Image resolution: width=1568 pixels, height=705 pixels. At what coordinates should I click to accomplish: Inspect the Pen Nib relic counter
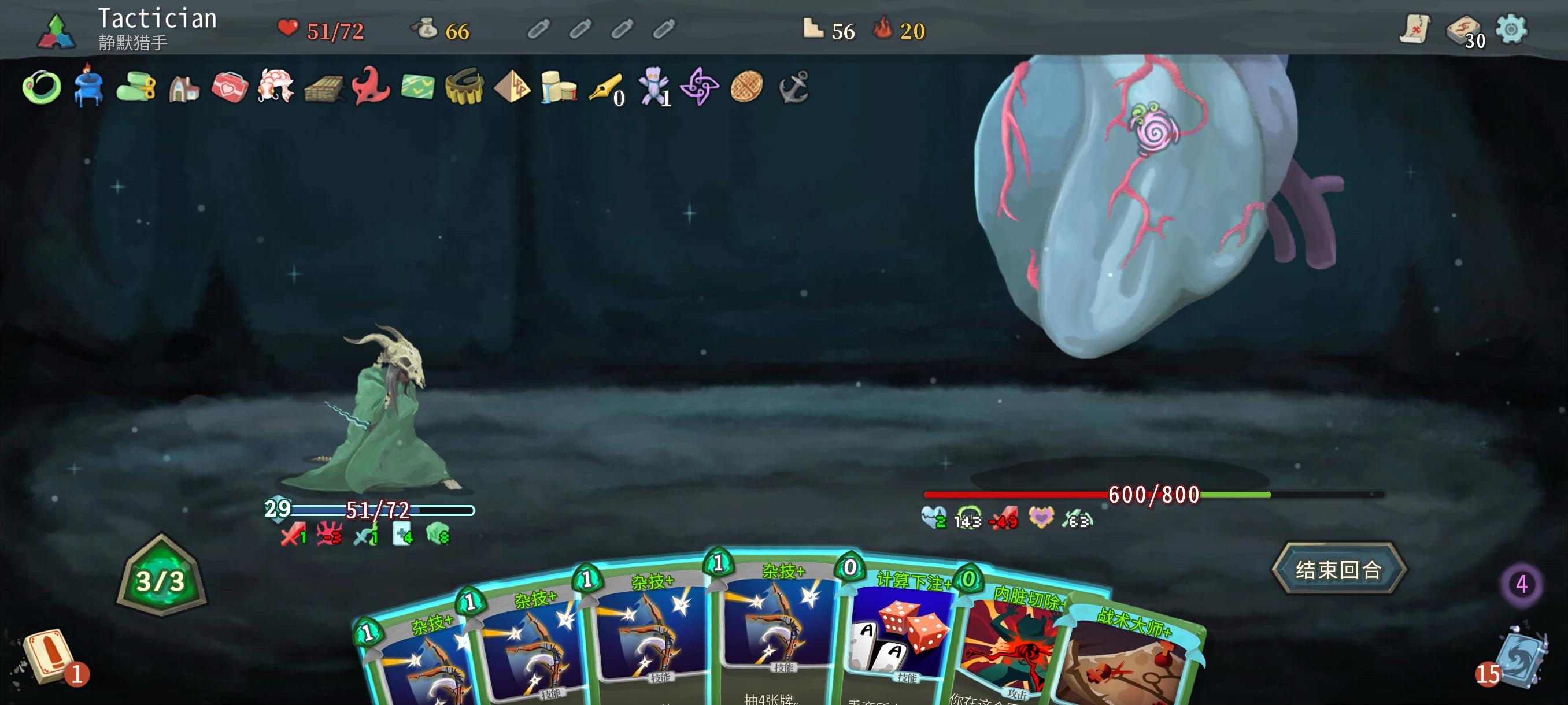607,88
